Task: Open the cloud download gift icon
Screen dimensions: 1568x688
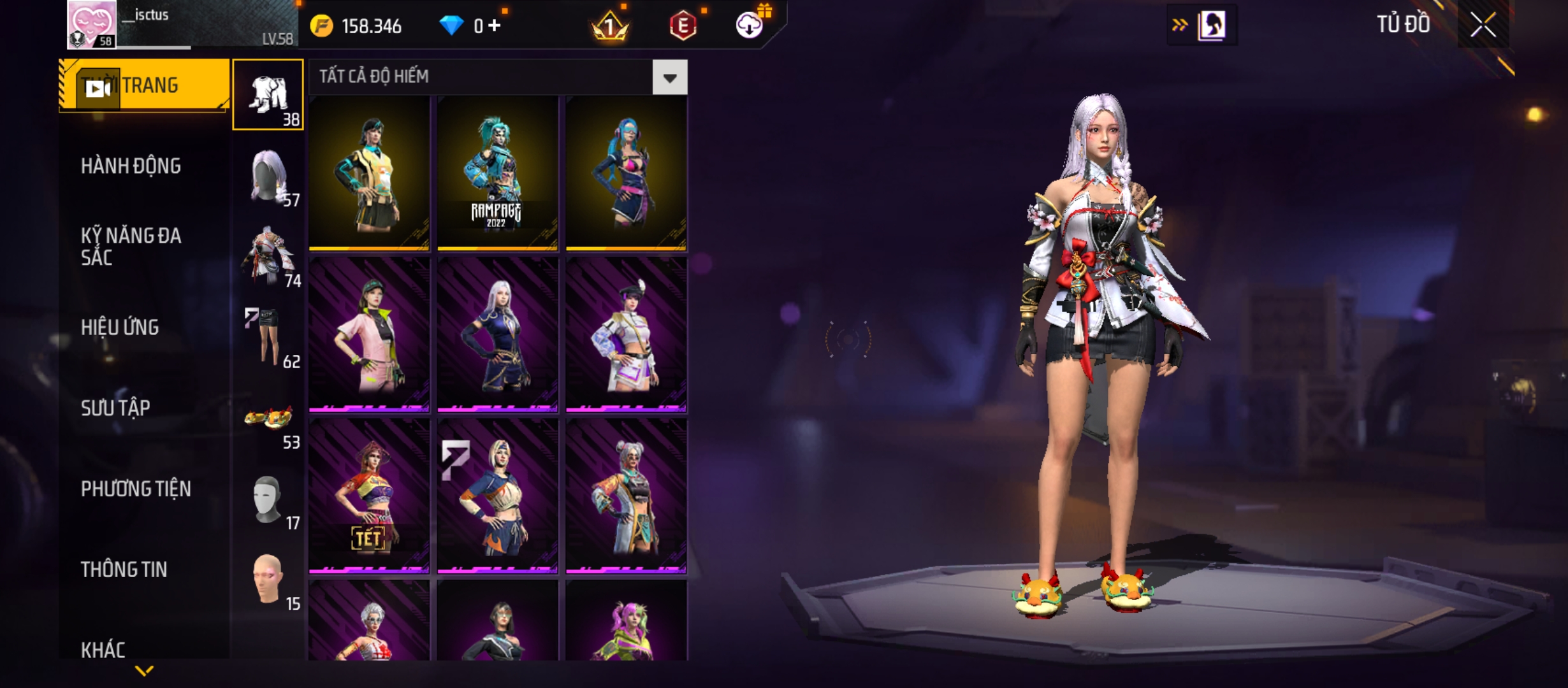Action: click(750, 25)
